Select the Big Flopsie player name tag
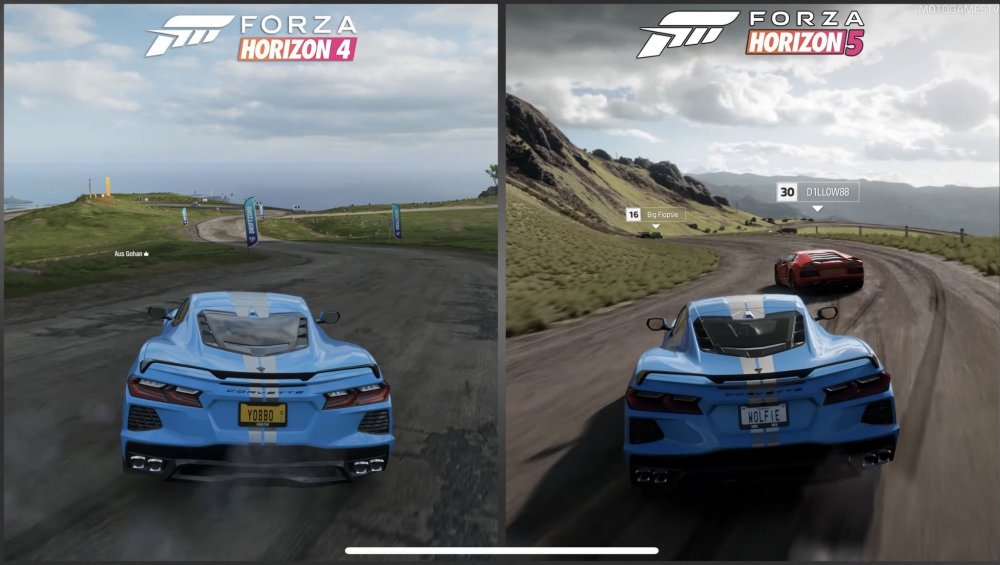Viewport: 1000px width, 565px height. tap(653, 214)
